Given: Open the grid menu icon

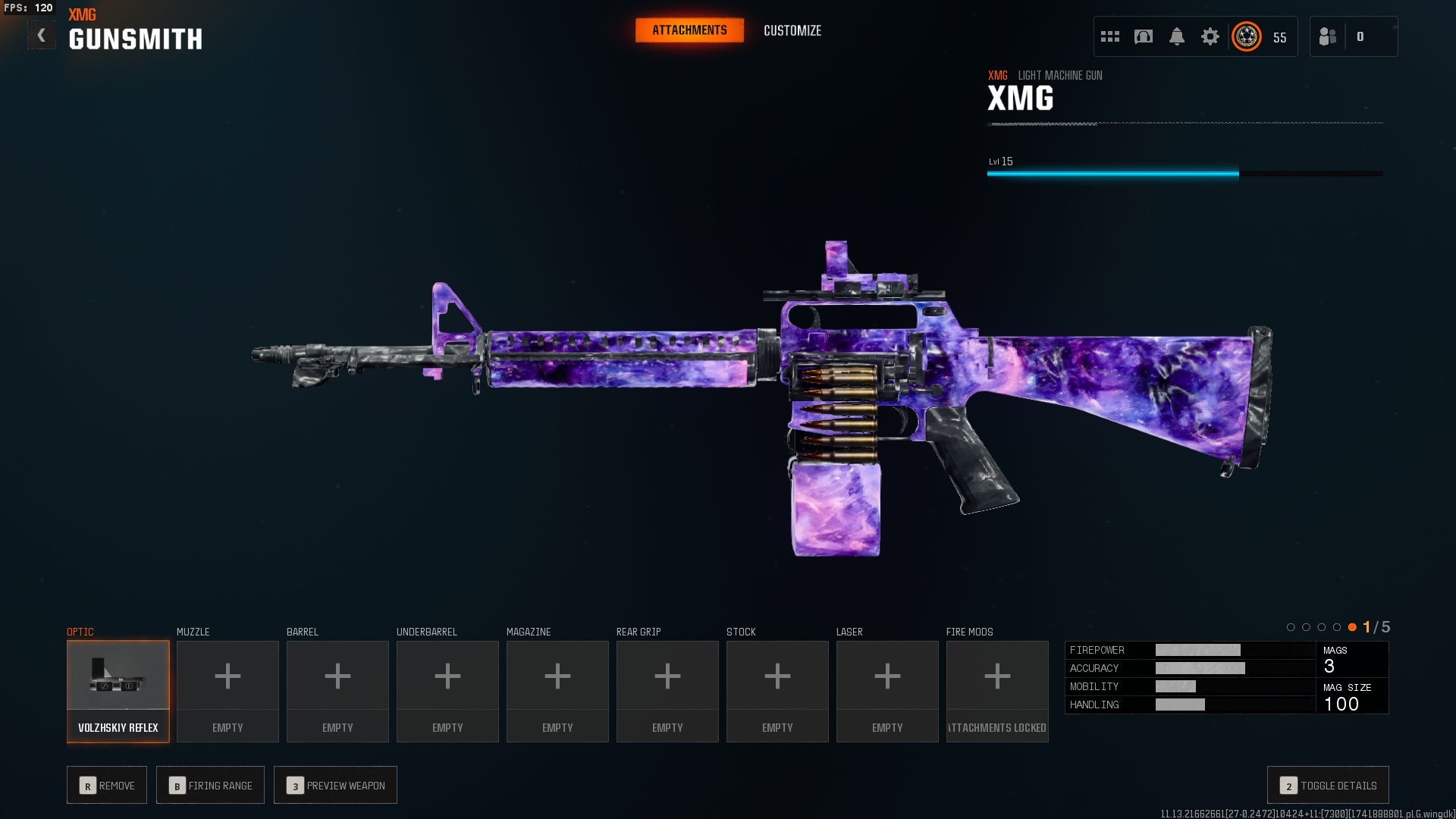Looking at the screenshot, I should pos(1110,36).
